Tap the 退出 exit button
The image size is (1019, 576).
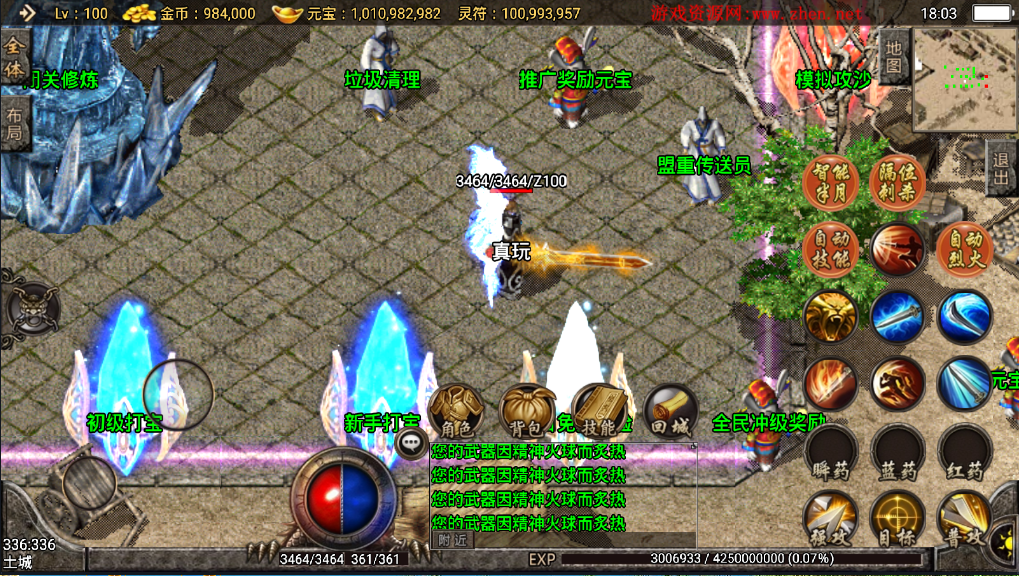click(1001, 169)
